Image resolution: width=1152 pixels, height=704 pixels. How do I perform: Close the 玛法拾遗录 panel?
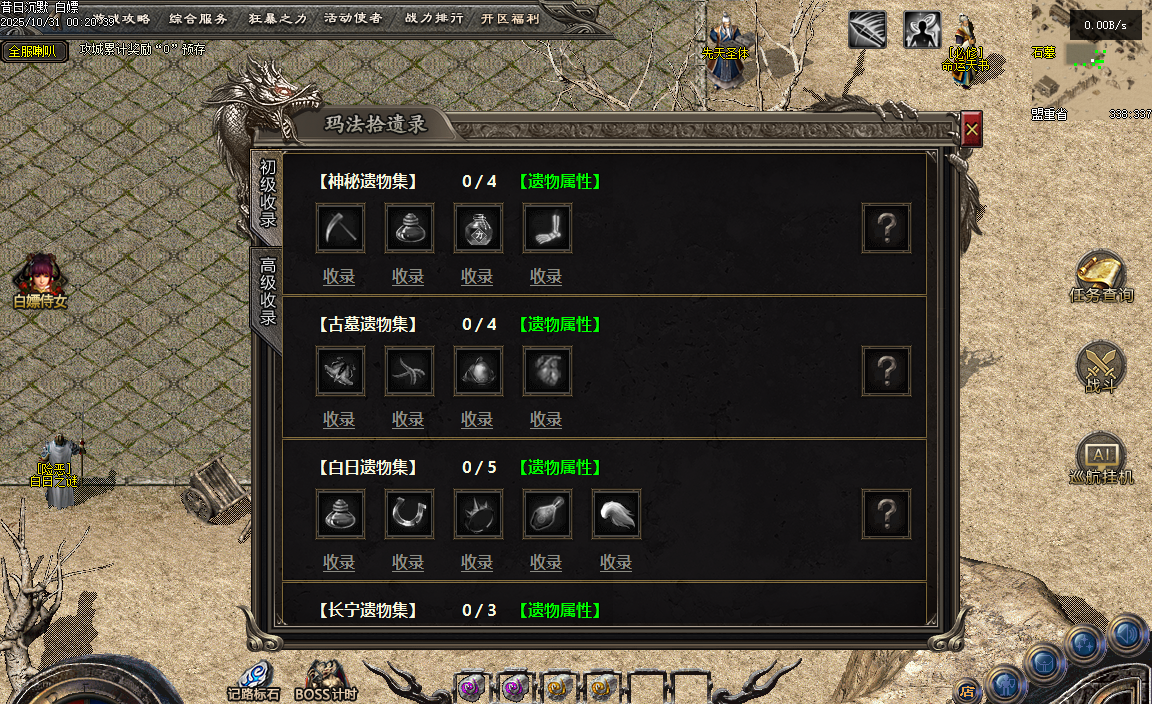pyautogui.click(x=972, y=129)
